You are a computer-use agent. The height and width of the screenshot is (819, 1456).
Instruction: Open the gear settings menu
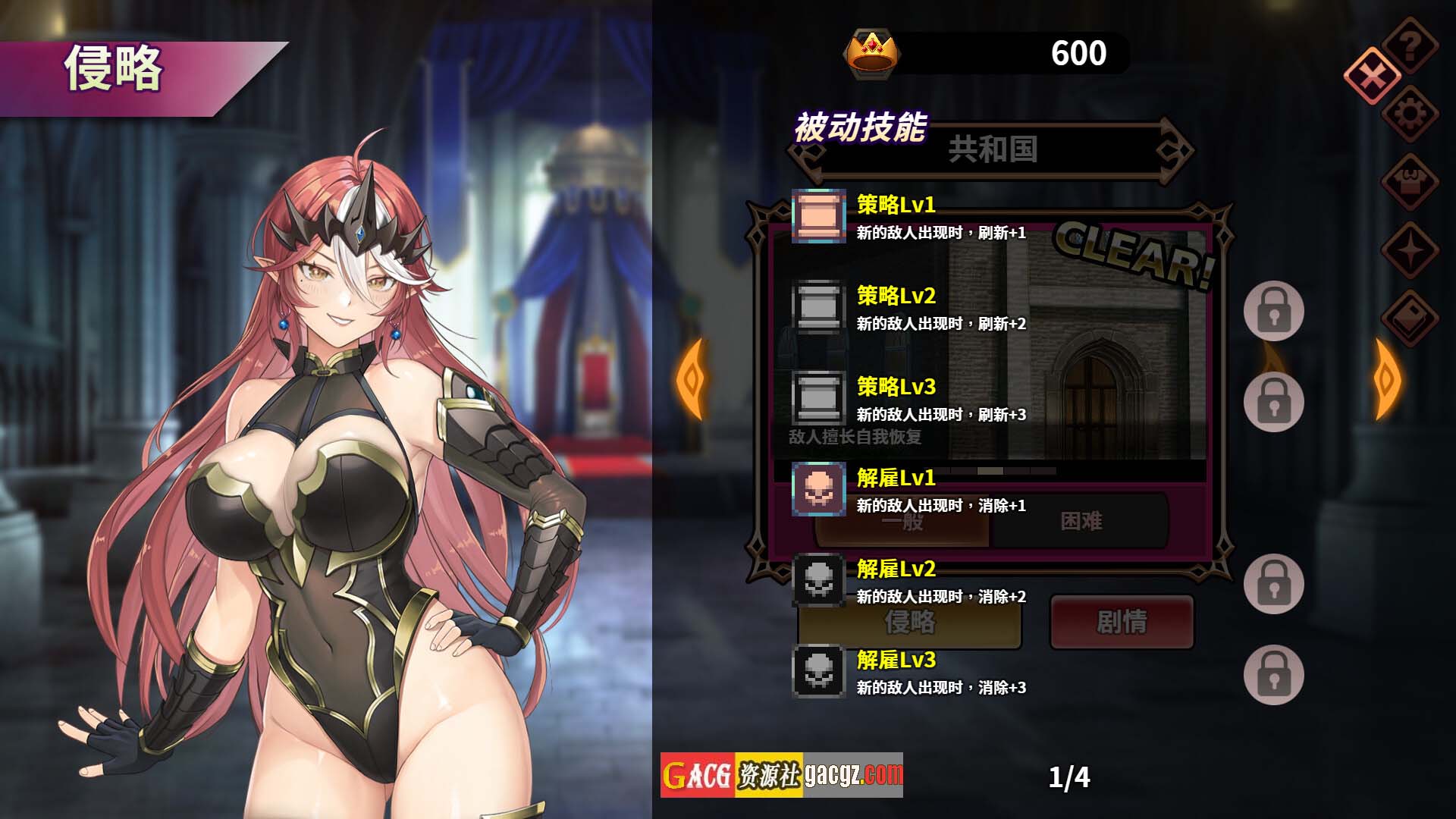(x=1410, y=114)
